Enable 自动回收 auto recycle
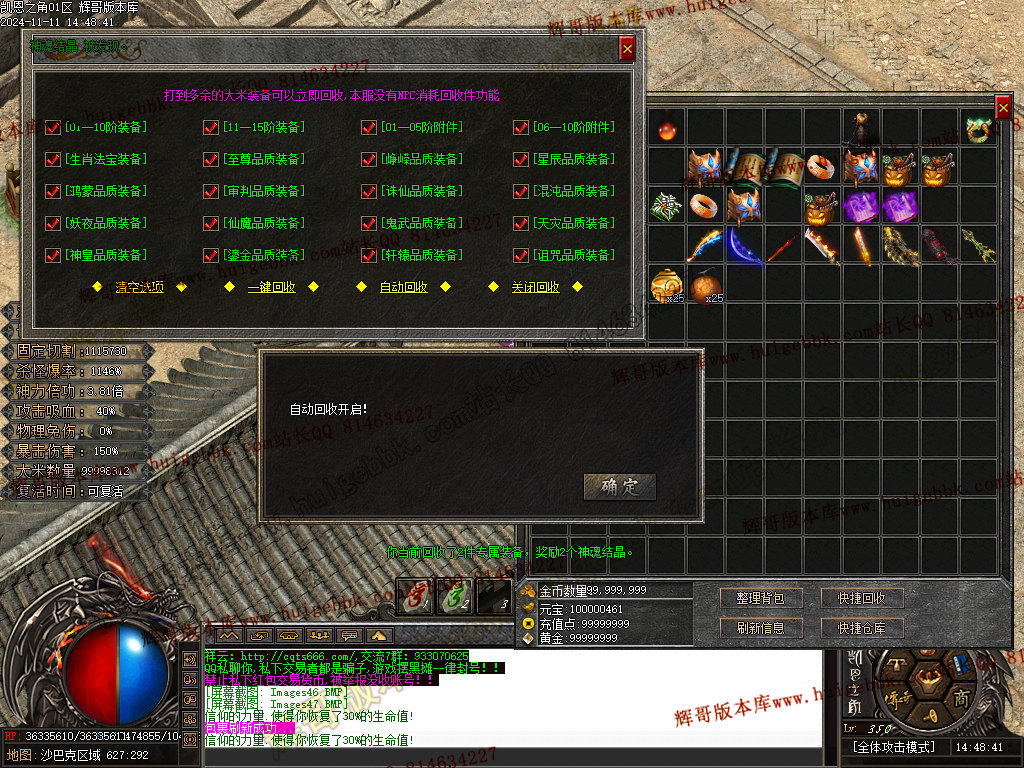This screenshot has width=1024, height=768. (403, 287)
